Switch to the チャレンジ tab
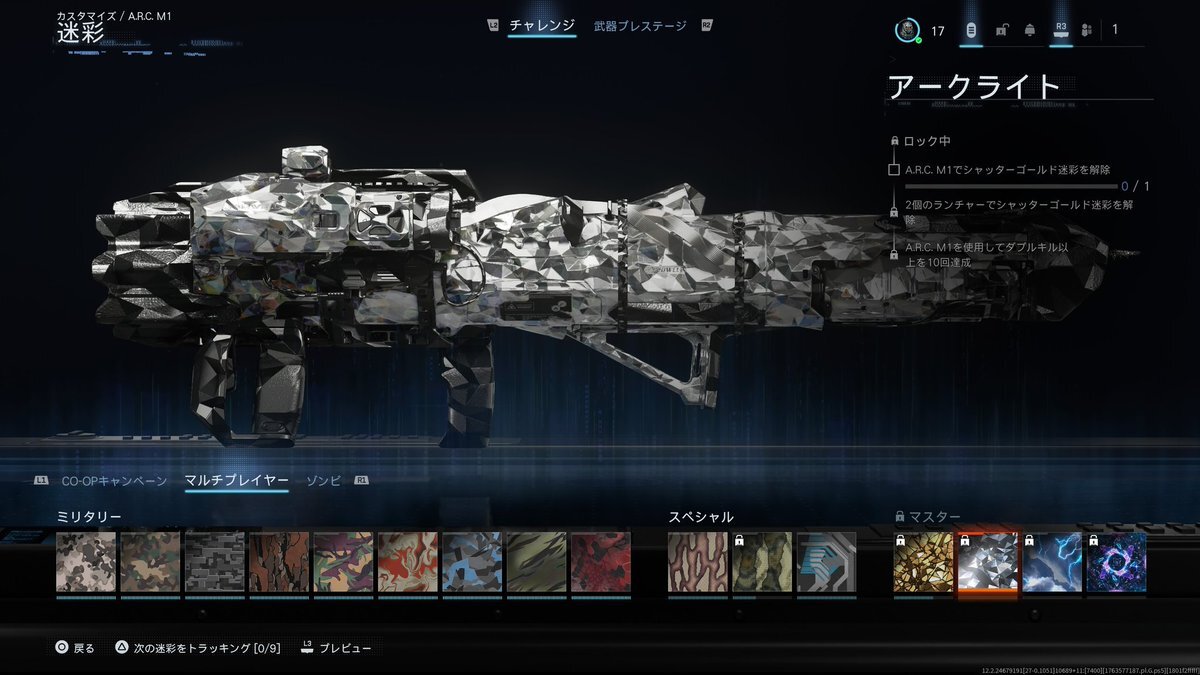This screenshot has width=1200, height=675. [541, 26]
